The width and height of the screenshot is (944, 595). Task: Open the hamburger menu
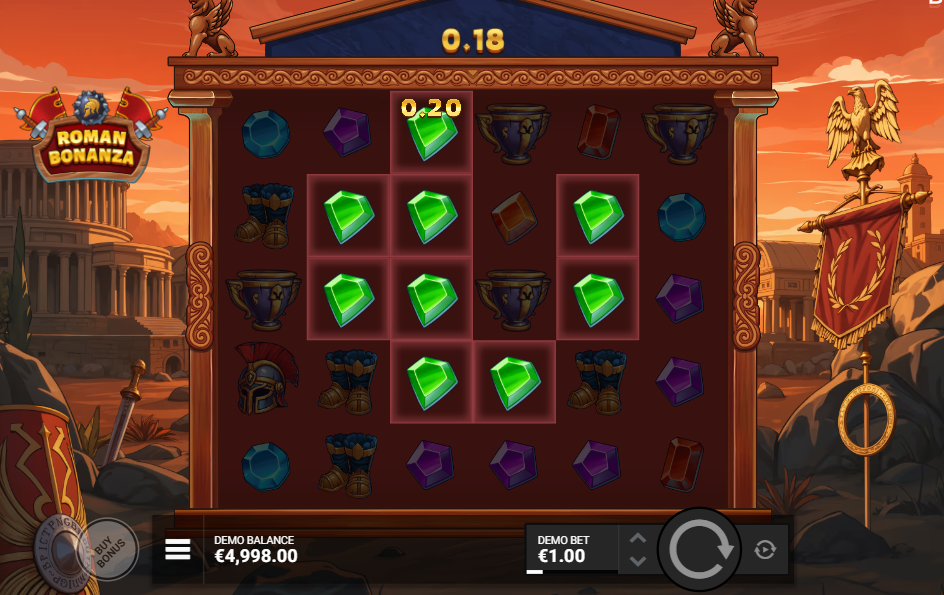[178, 550]
